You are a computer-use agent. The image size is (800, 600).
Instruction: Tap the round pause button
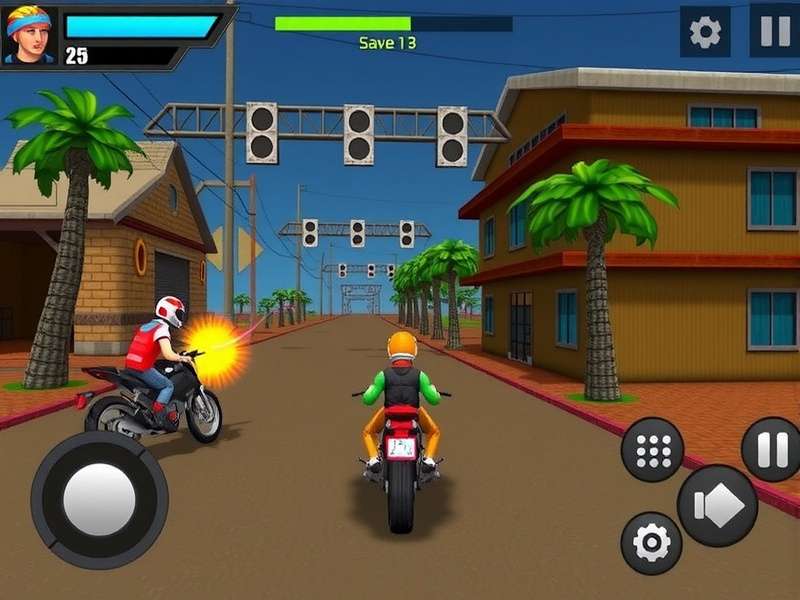(x=772, y=449)
